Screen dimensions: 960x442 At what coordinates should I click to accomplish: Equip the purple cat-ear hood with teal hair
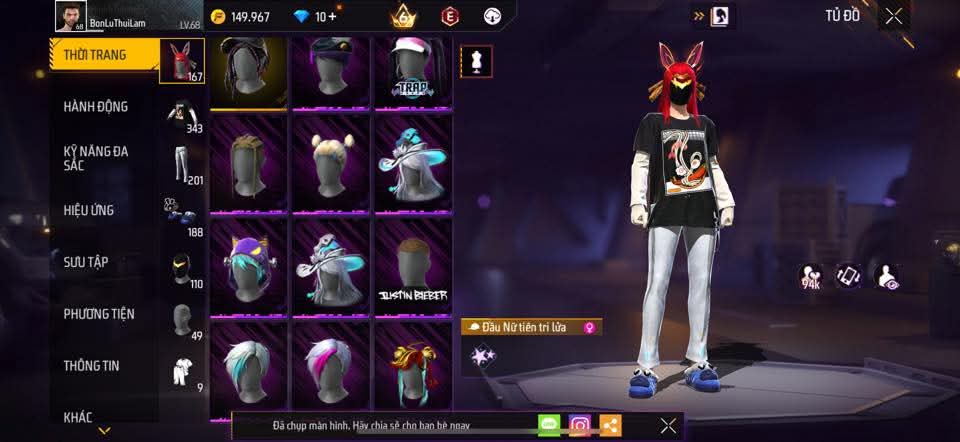pyautogui.click(x=249, y=268)
